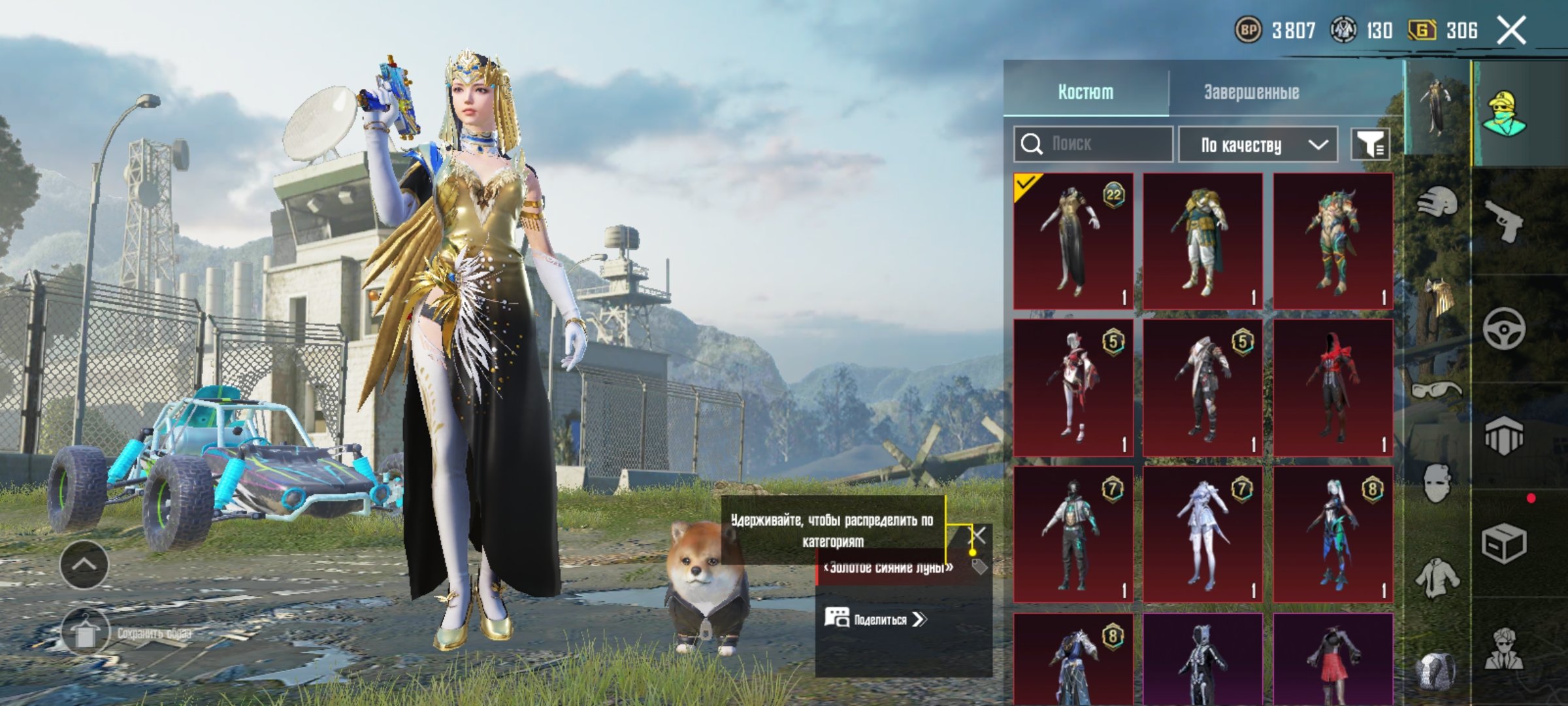This screenshot has height=706, width=1568.
Task: Open the По качеству sort dropdown
Action: click(1258, 144)
